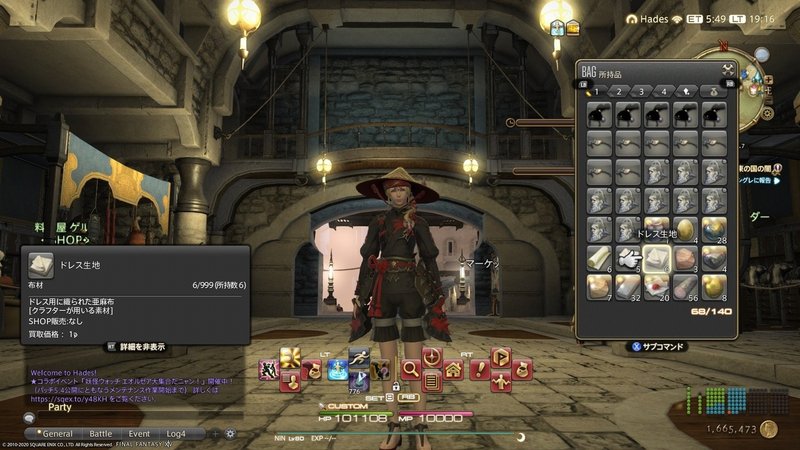Switch to the Battle chat tab
The image size is (800, 450).
point(101,433)
